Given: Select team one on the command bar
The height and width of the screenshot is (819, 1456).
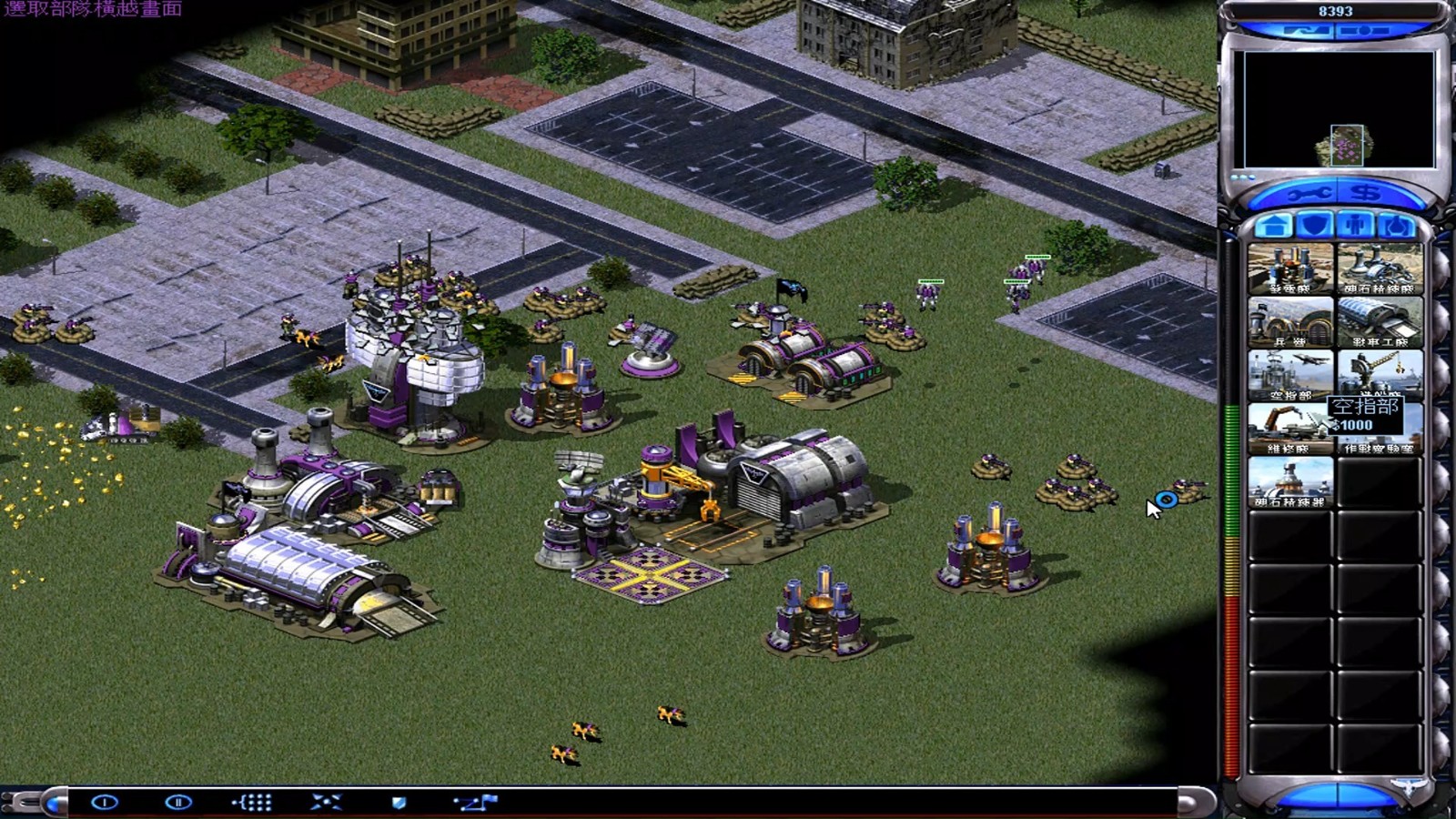Looking at the screenshot, I should [105, 802].
